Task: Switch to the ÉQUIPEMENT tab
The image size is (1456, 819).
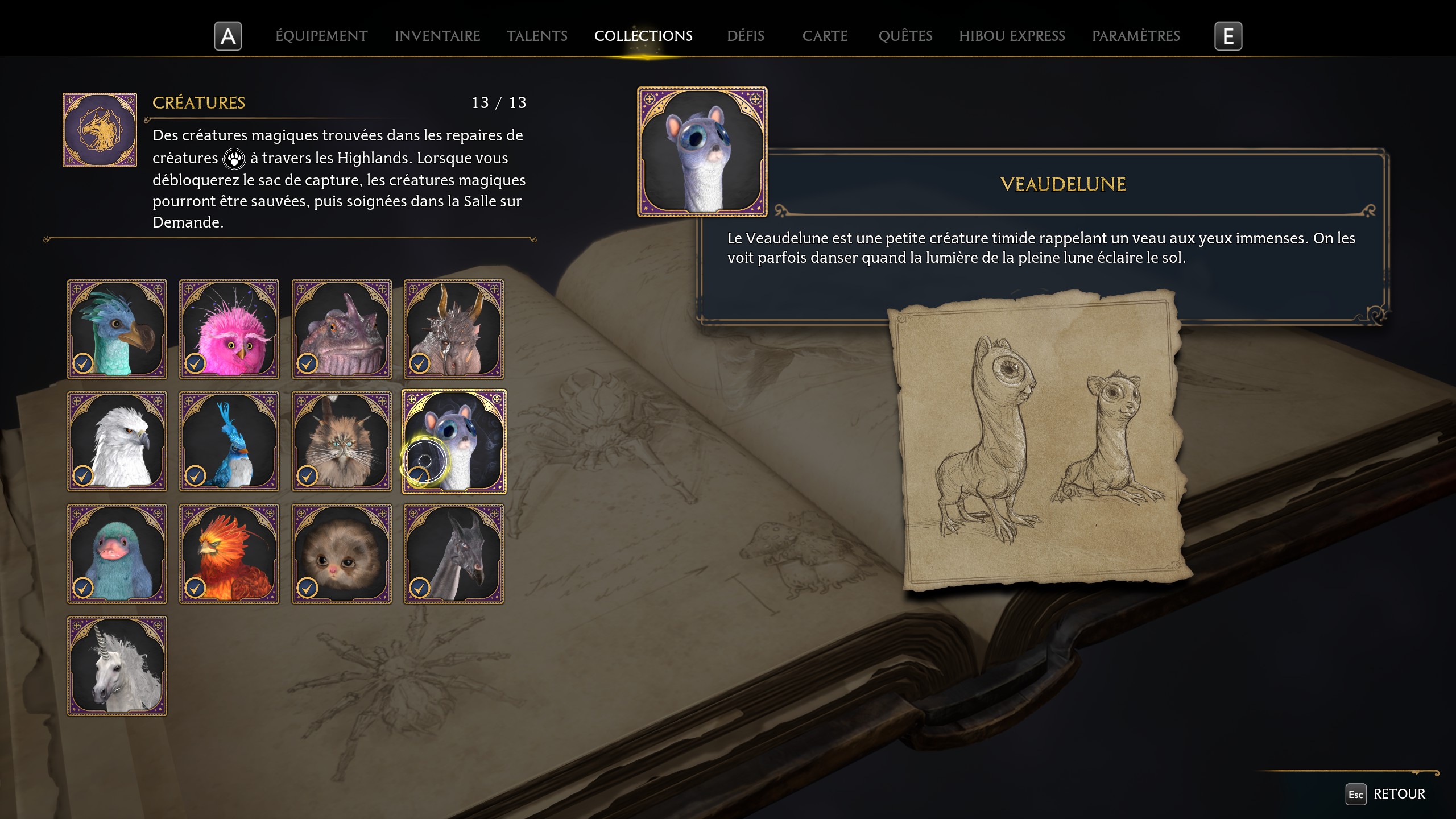Action: (321, 36)
